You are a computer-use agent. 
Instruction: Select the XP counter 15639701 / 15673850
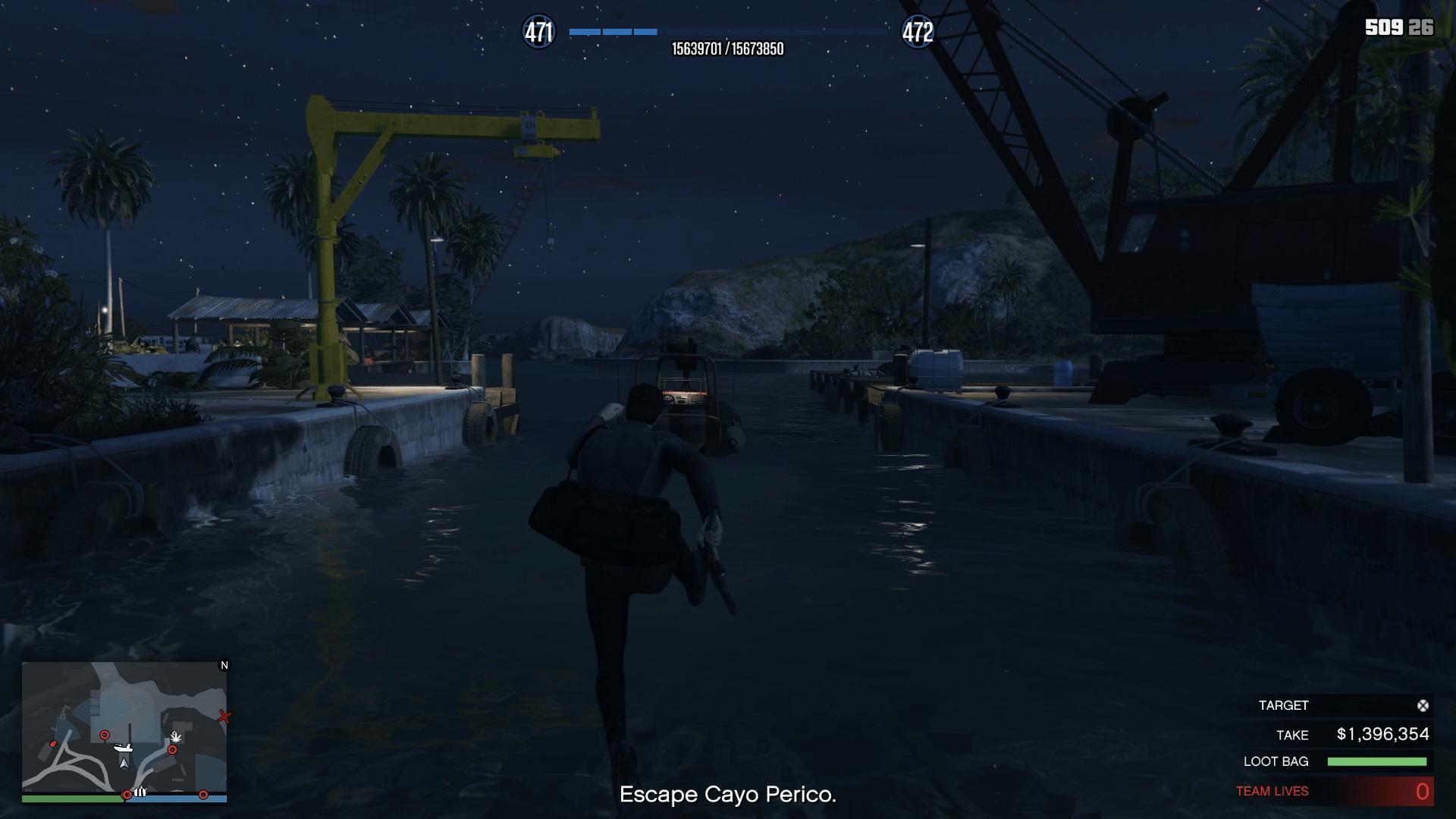click(728, 49)
